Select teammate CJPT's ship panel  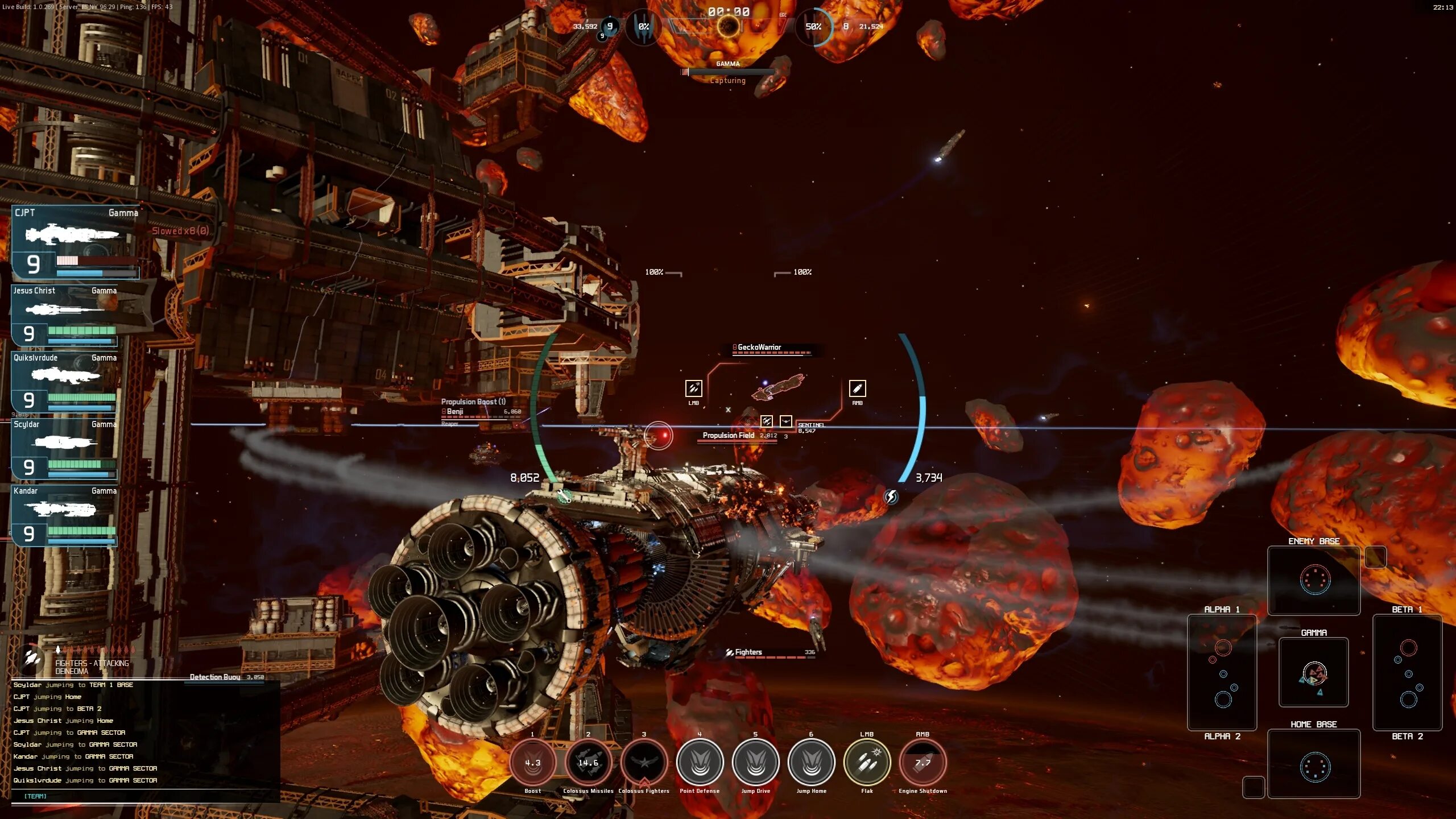point(75,242)
